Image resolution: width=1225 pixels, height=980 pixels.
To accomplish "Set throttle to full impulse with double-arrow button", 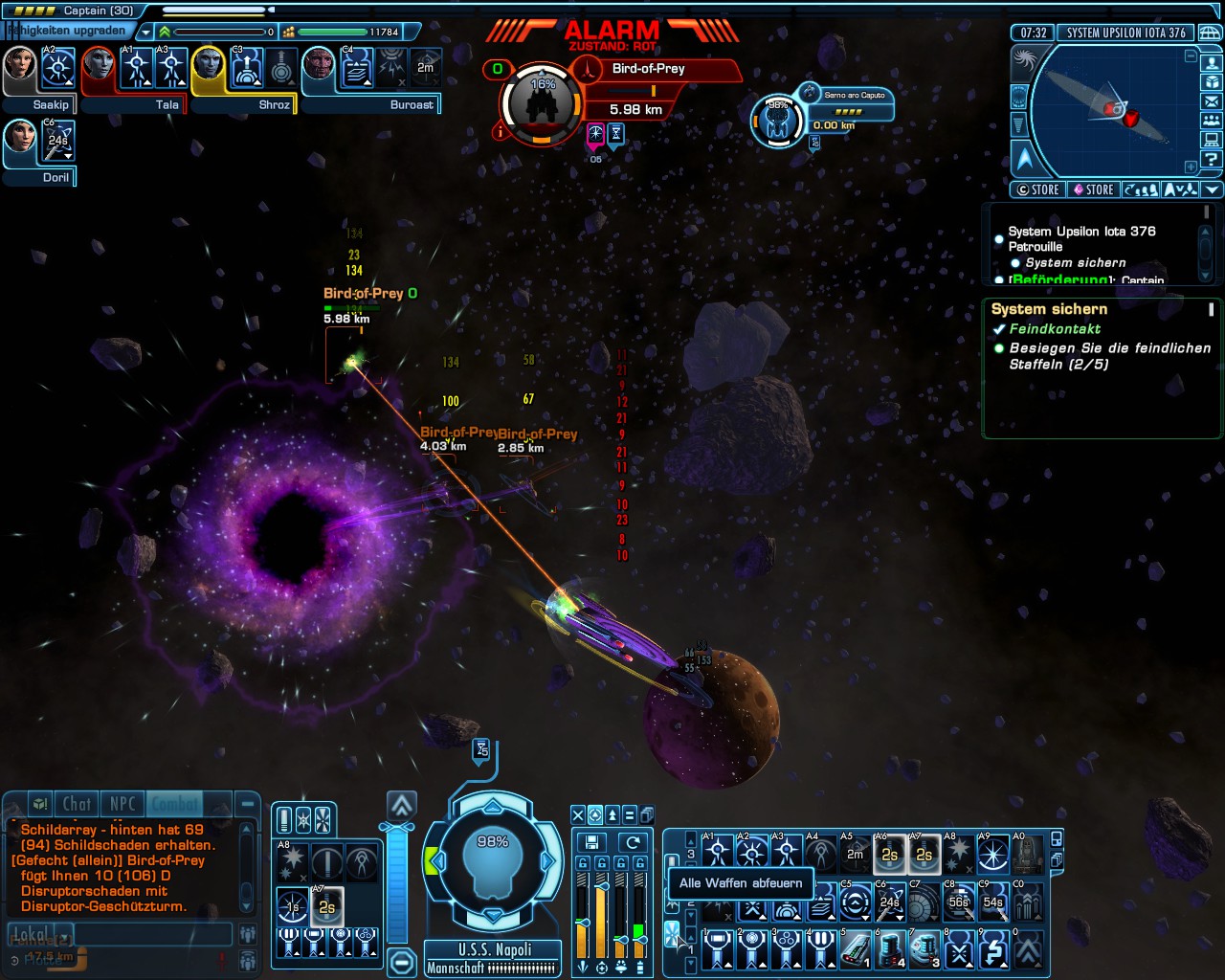I will click(402, 804).
